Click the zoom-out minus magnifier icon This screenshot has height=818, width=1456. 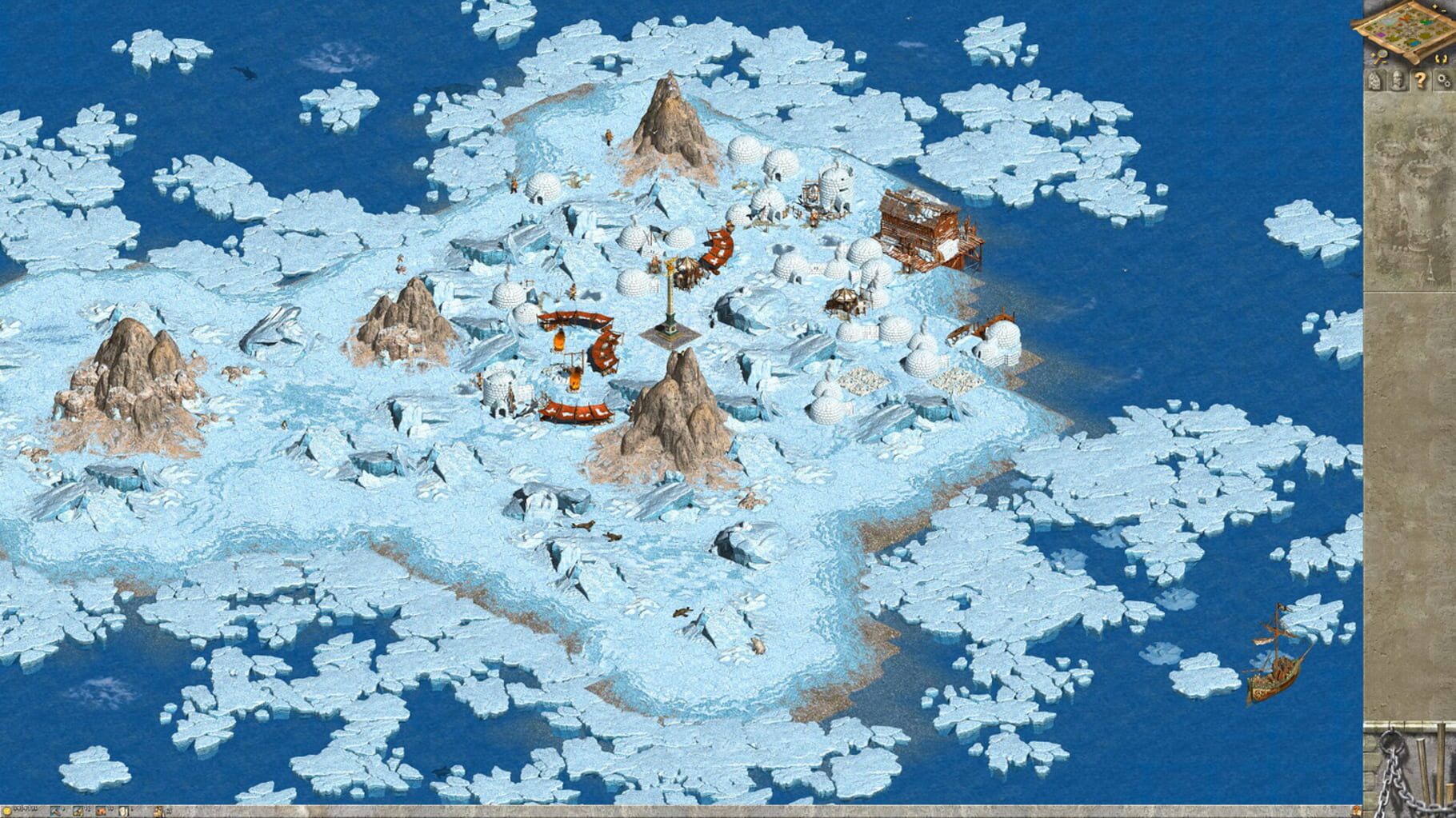click(x=1382, y=57)
